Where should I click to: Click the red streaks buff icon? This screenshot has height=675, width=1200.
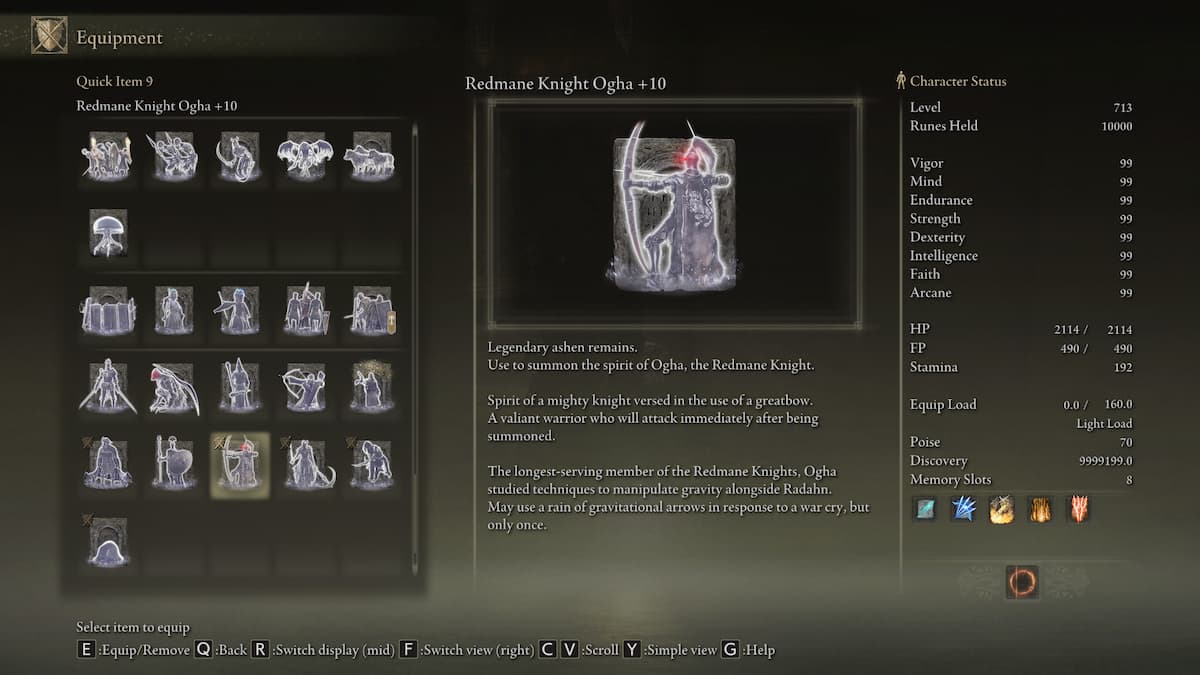click(1078, 509)
